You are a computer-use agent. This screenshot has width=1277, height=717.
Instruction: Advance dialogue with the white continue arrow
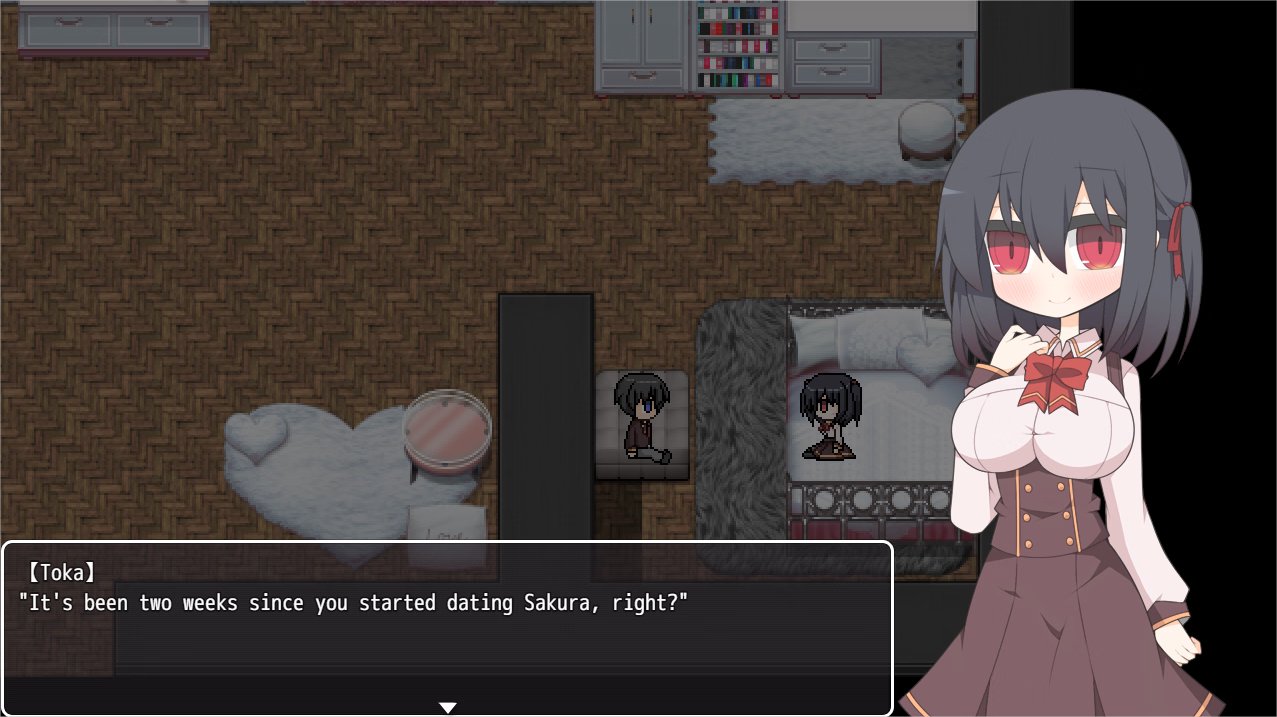click(447, 707)
